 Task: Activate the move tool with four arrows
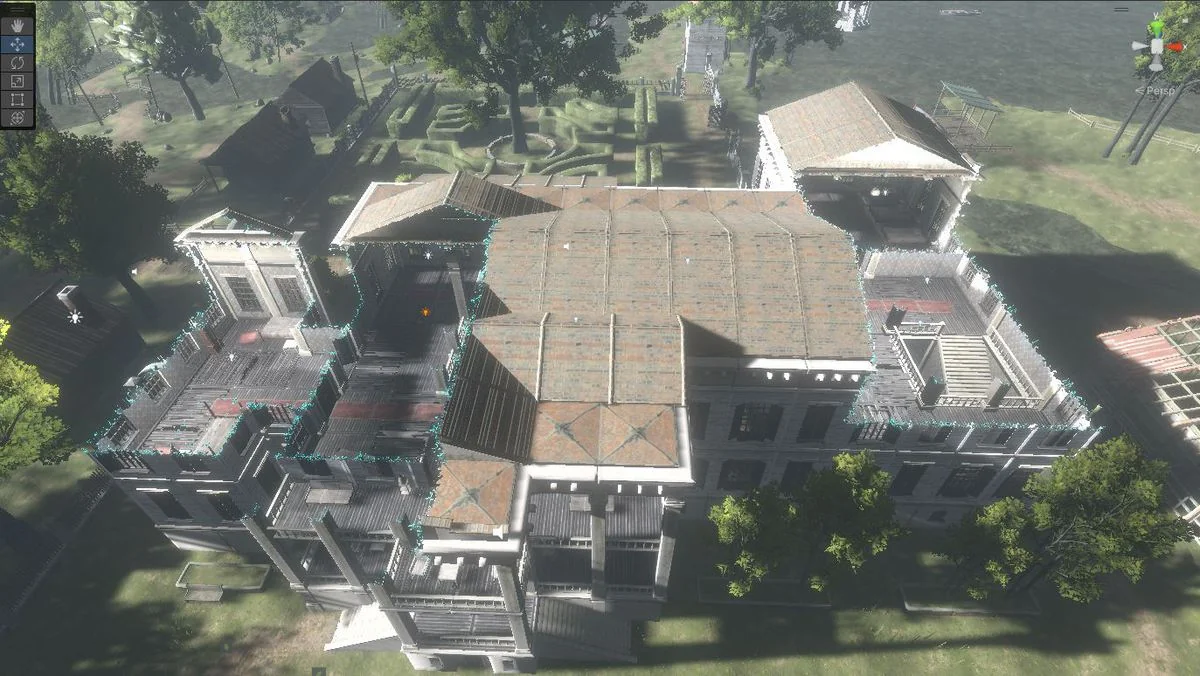18,44
